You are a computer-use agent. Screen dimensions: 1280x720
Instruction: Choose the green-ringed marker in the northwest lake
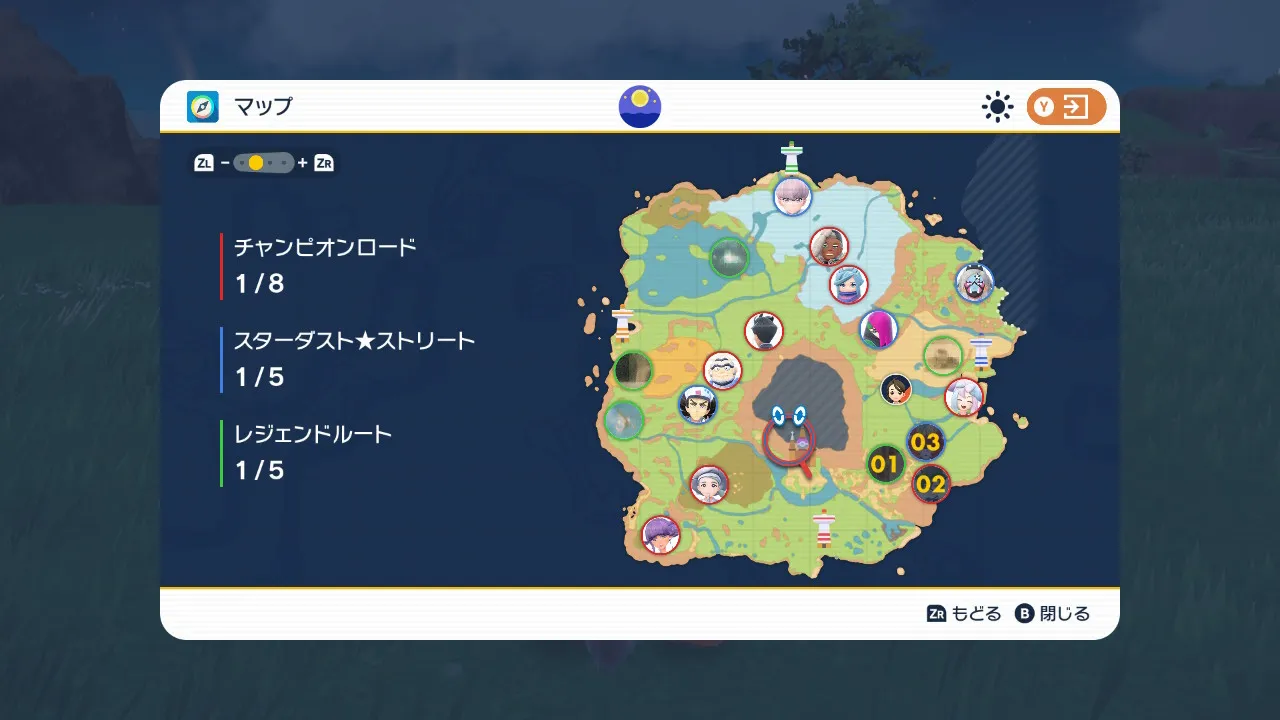point(729,258)
